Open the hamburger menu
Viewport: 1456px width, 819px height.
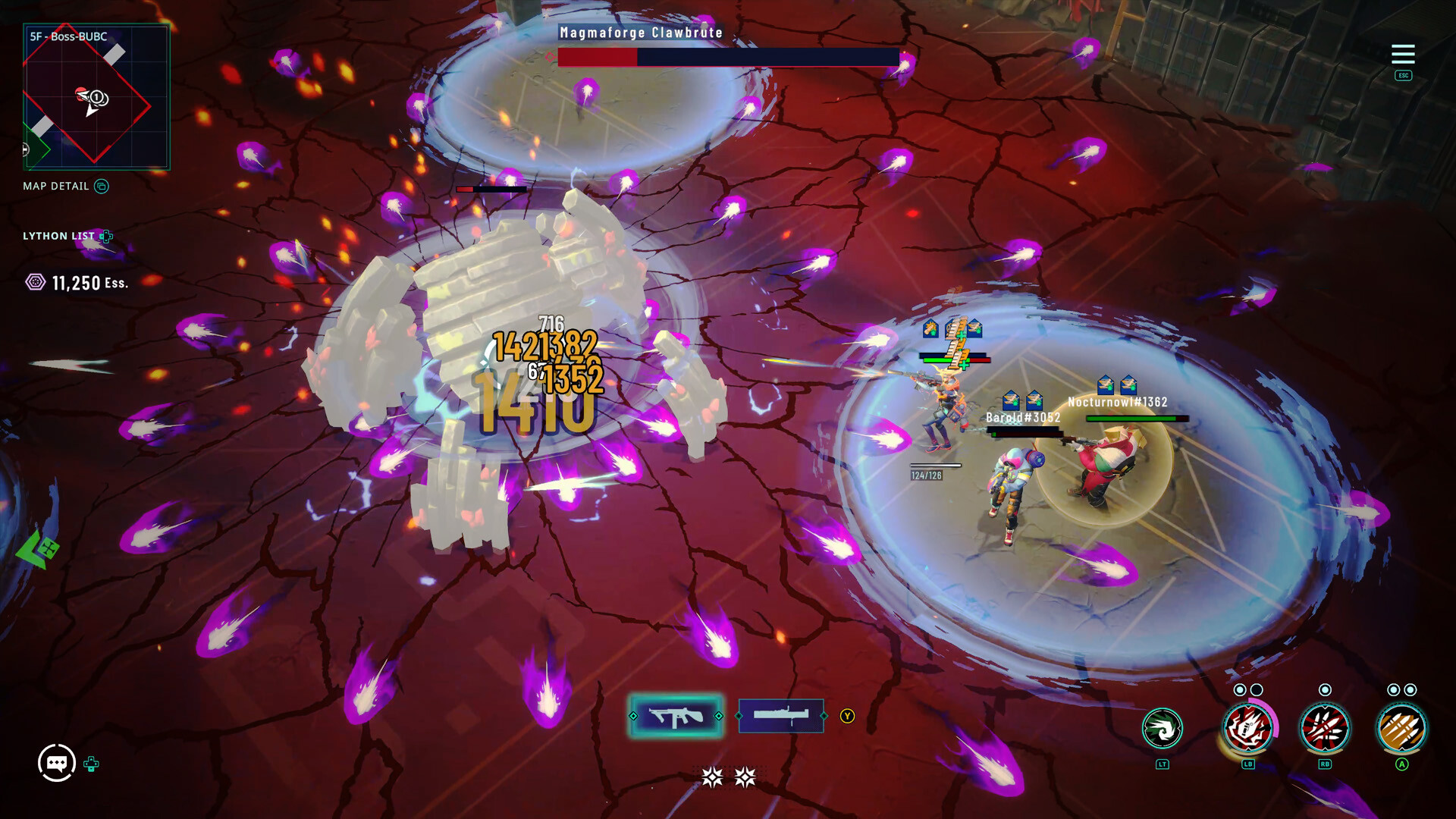[1402, 54]
